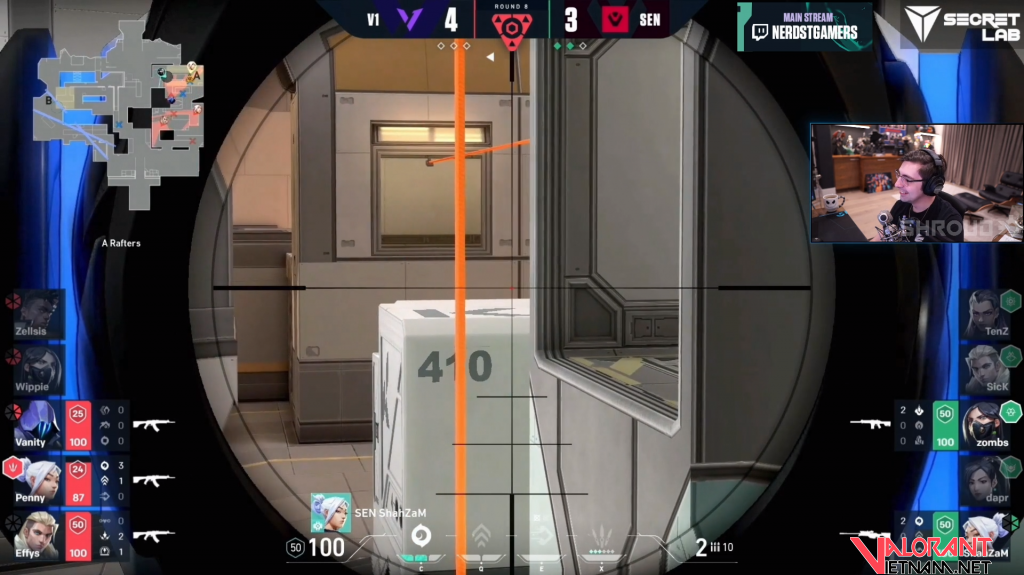This screenshot has width=1024, height=575.
Task: Spectate Vanity from the team list
Action: pos(35,424)
